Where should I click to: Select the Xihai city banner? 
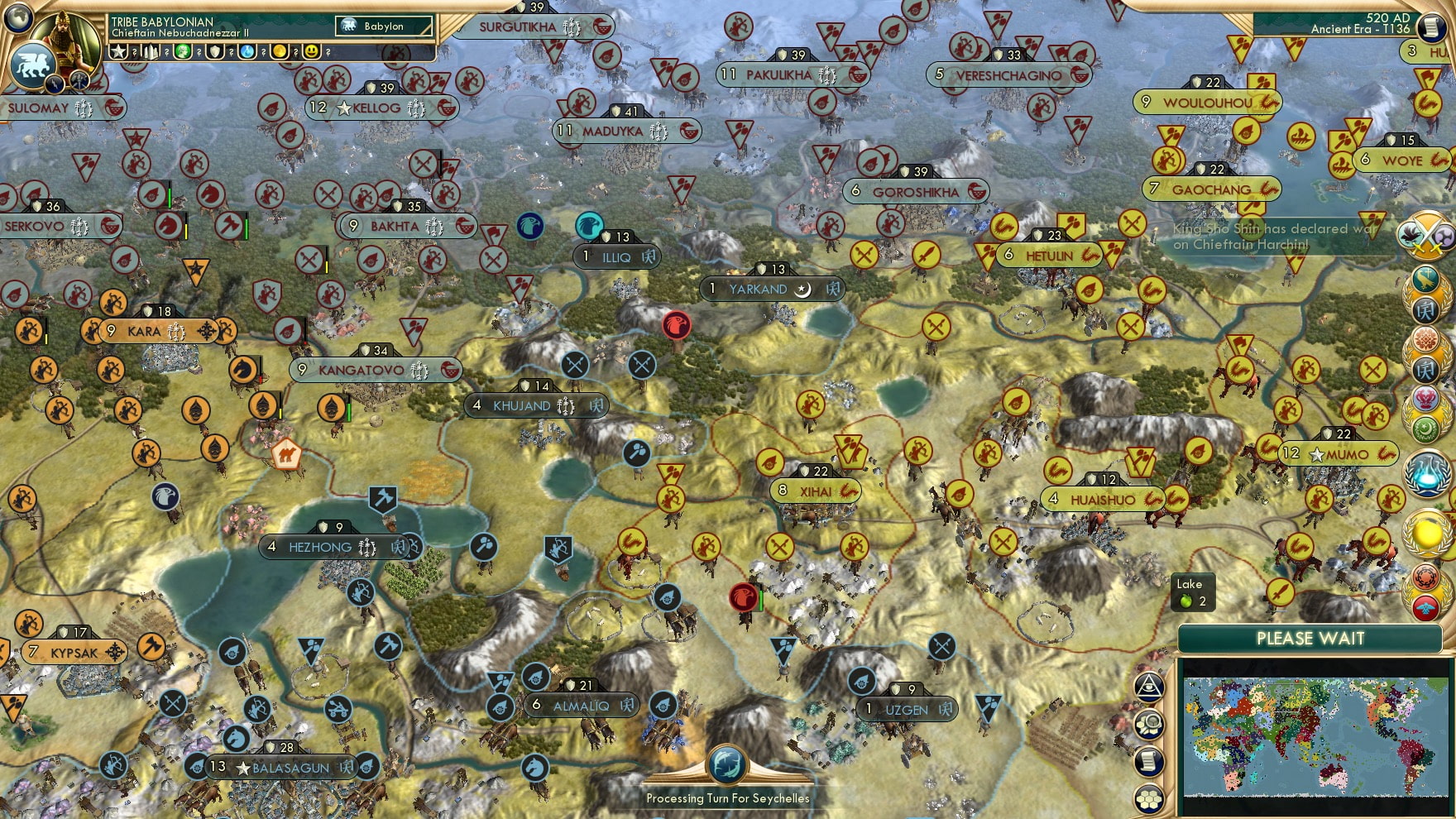click(813, 490)
